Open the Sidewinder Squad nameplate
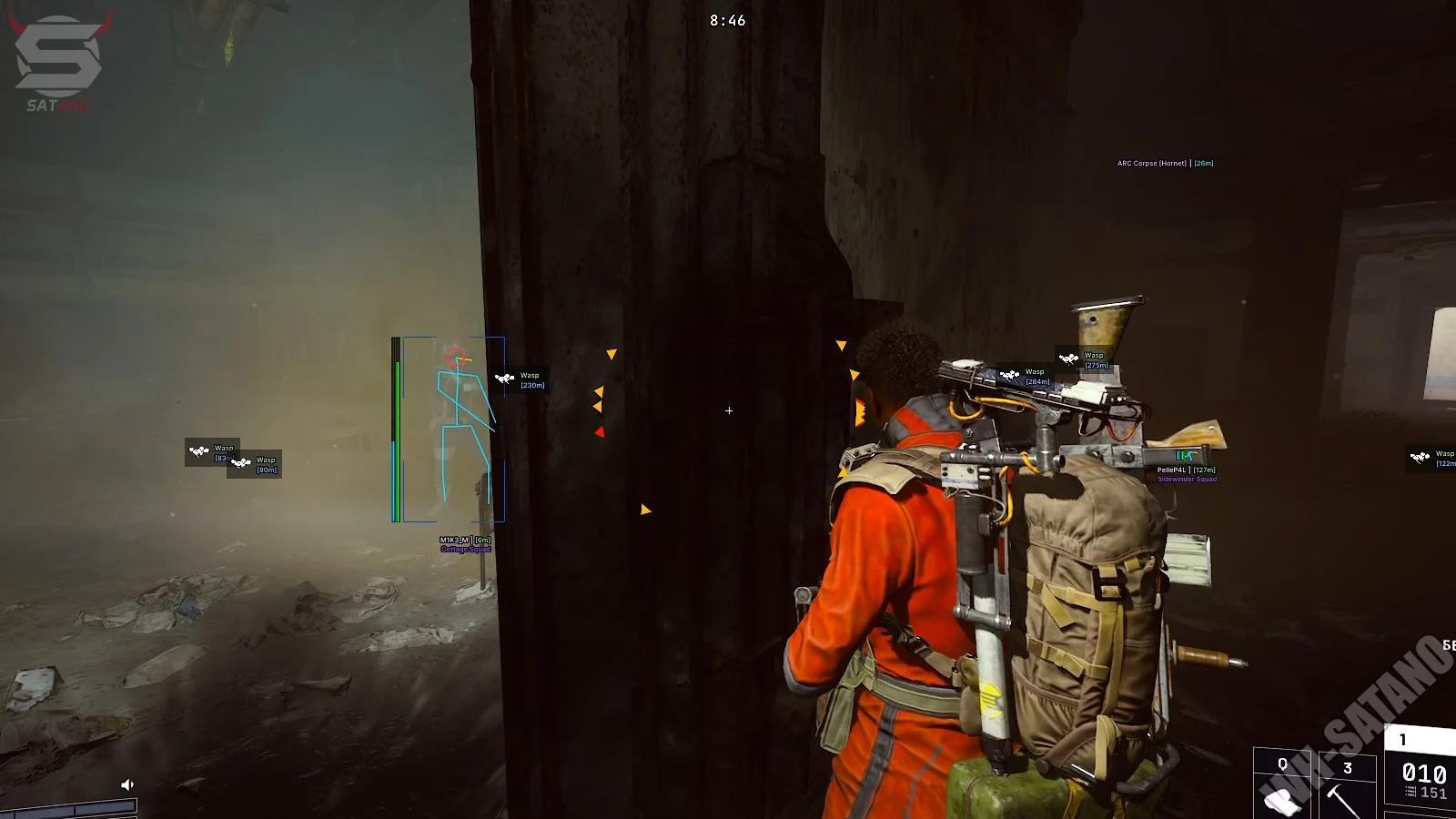 click(1188, 478)
